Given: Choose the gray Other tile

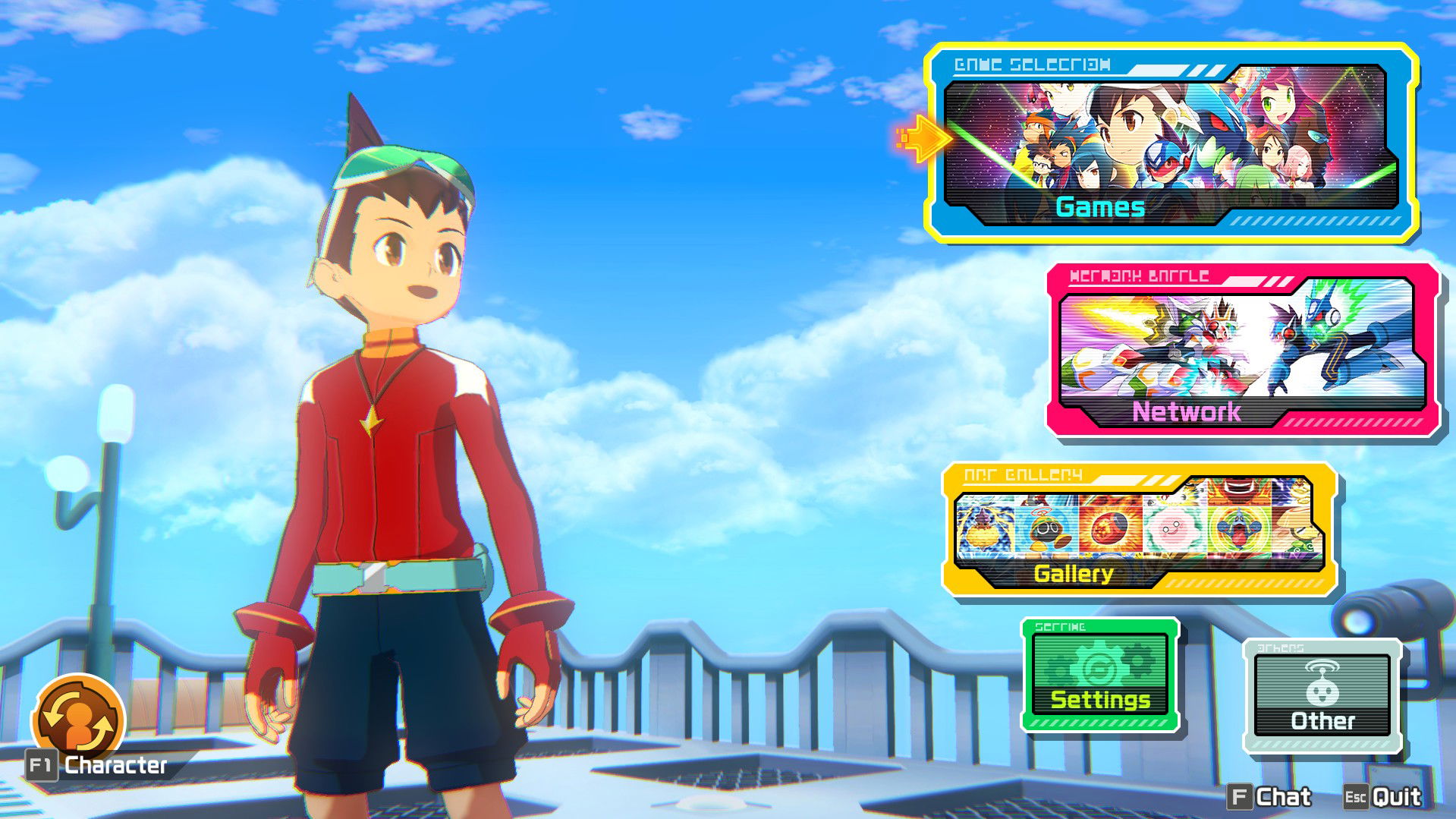Looking at the screenshot, I should point(1322,695).
